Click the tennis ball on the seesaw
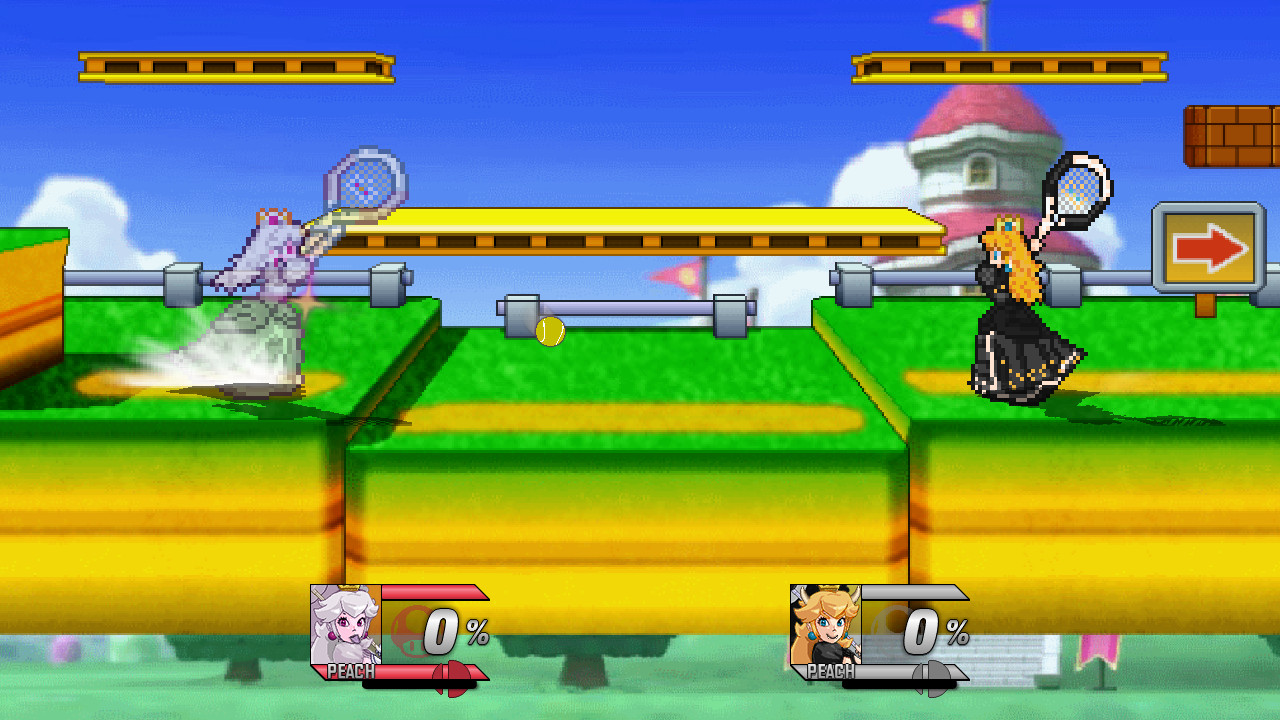The height and width of the screenshot is (720, 1280). point(549,330)
